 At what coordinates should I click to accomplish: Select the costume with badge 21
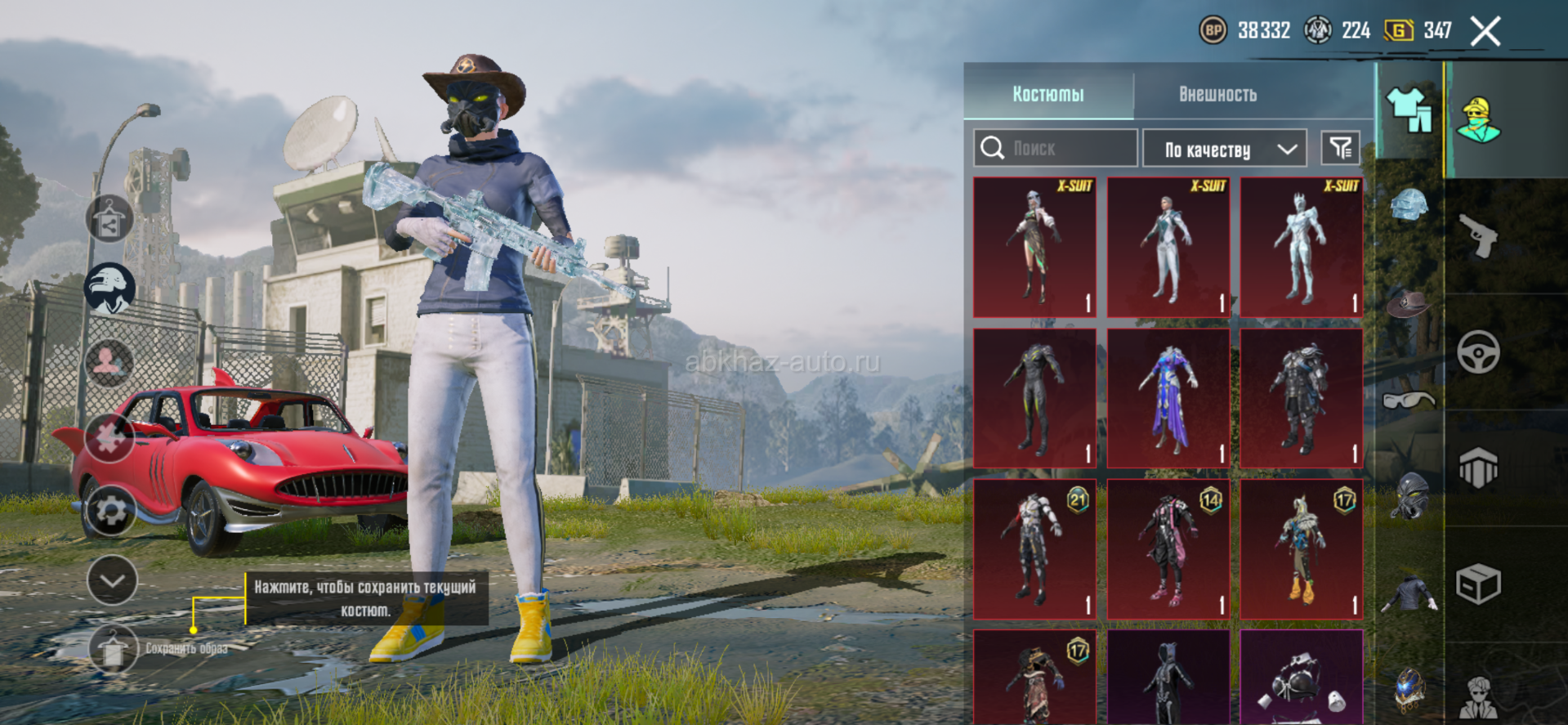pos(1034,548)
